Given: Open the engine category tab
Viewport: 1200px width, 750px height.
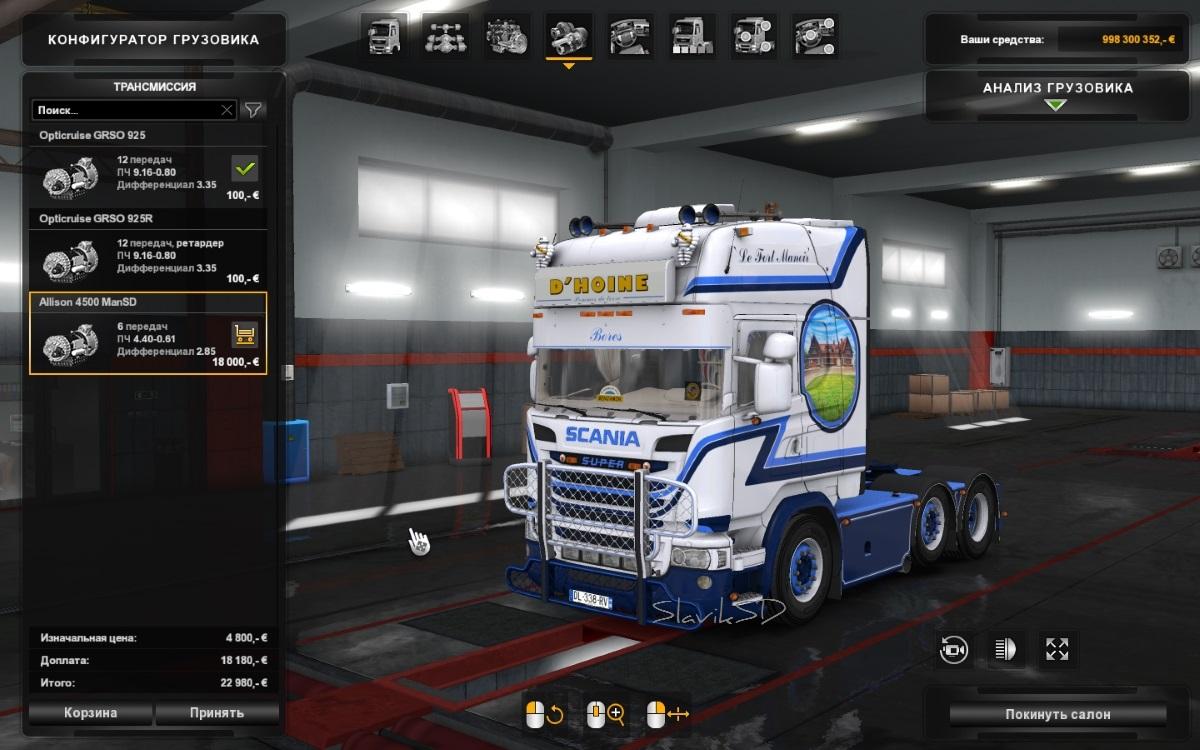Looking at the screenshot, I should pyautogui.click(x=507, y=36).
